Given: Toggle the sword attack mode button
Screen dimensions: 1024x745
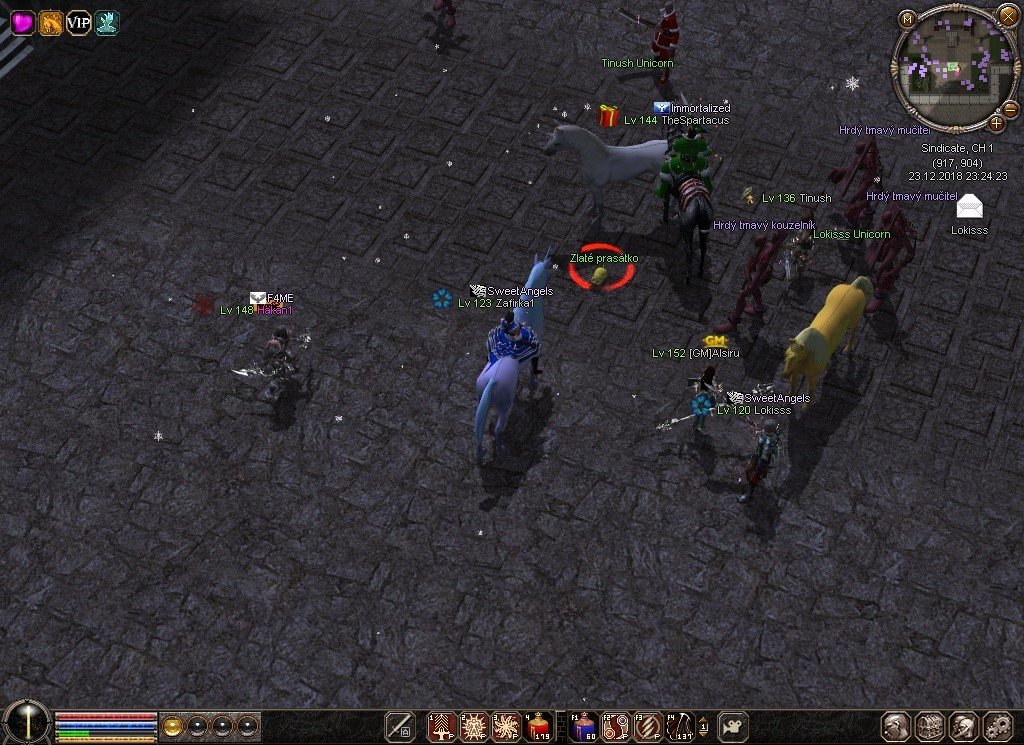Looking at the screenshot, I should click(x=400, y=726).
